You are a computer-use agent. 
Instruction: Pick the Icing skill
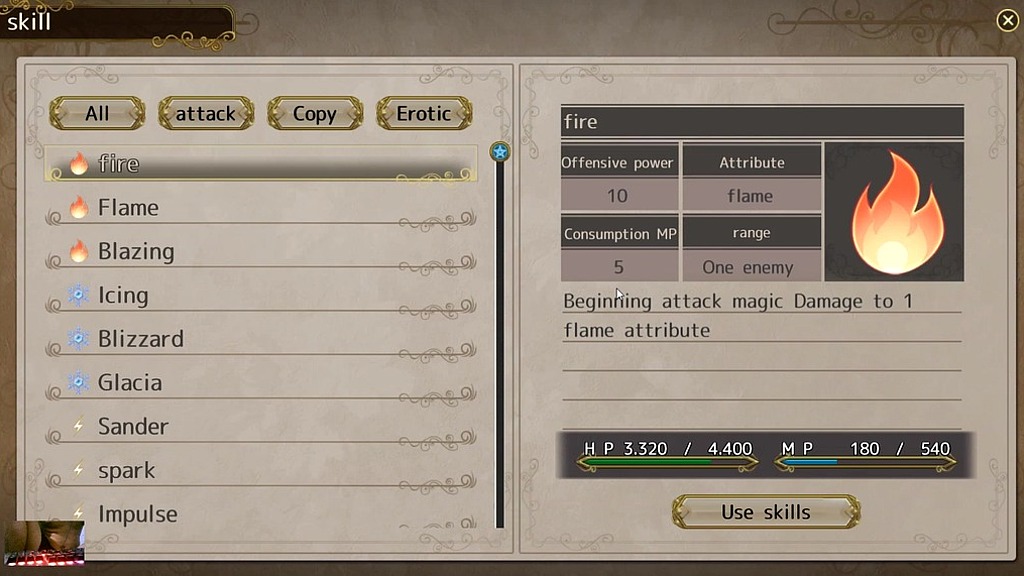click(260, 296)
